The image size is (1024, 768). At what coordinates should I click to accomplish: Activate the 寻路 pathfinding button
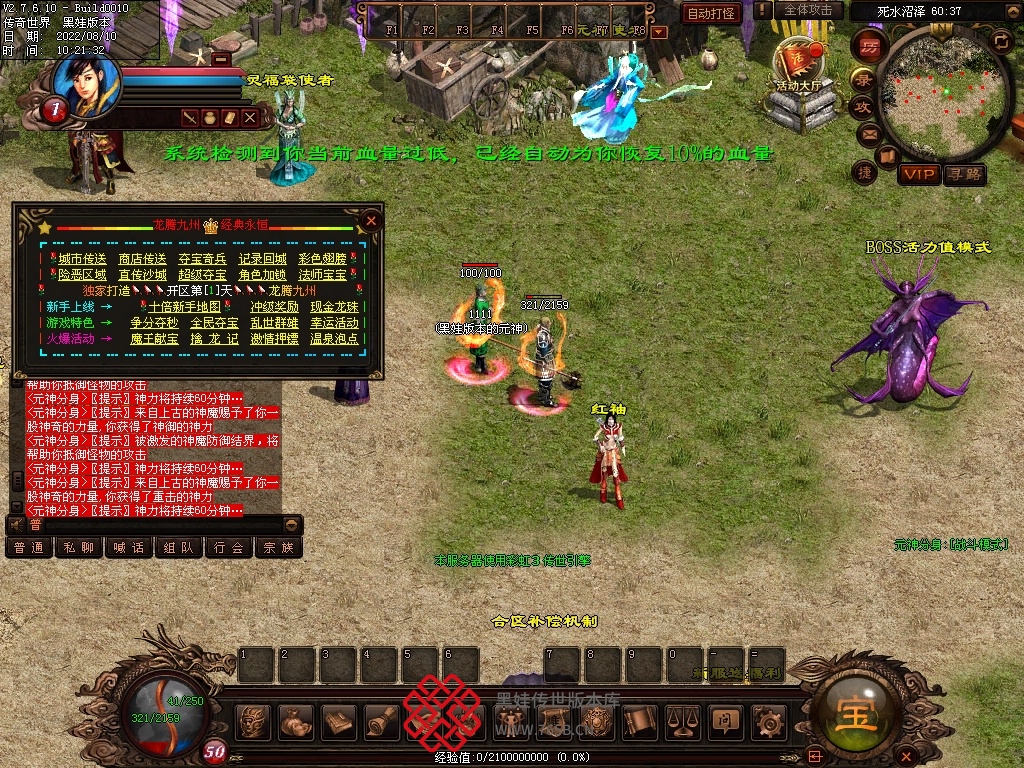964,175
